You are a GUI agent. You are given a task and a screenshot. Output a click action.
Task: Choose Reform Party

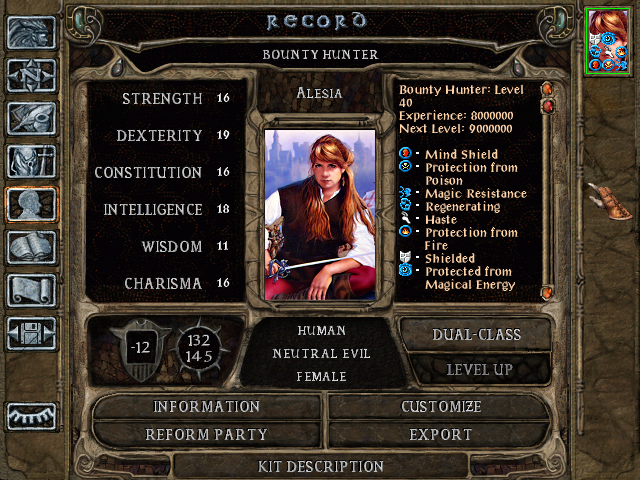[206, 435]
